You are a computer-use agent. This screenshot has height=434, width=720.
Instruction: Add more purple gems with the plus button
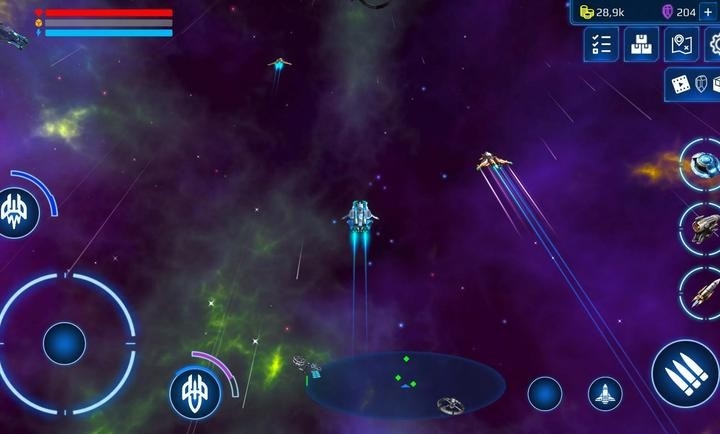(x=709, y=11)
